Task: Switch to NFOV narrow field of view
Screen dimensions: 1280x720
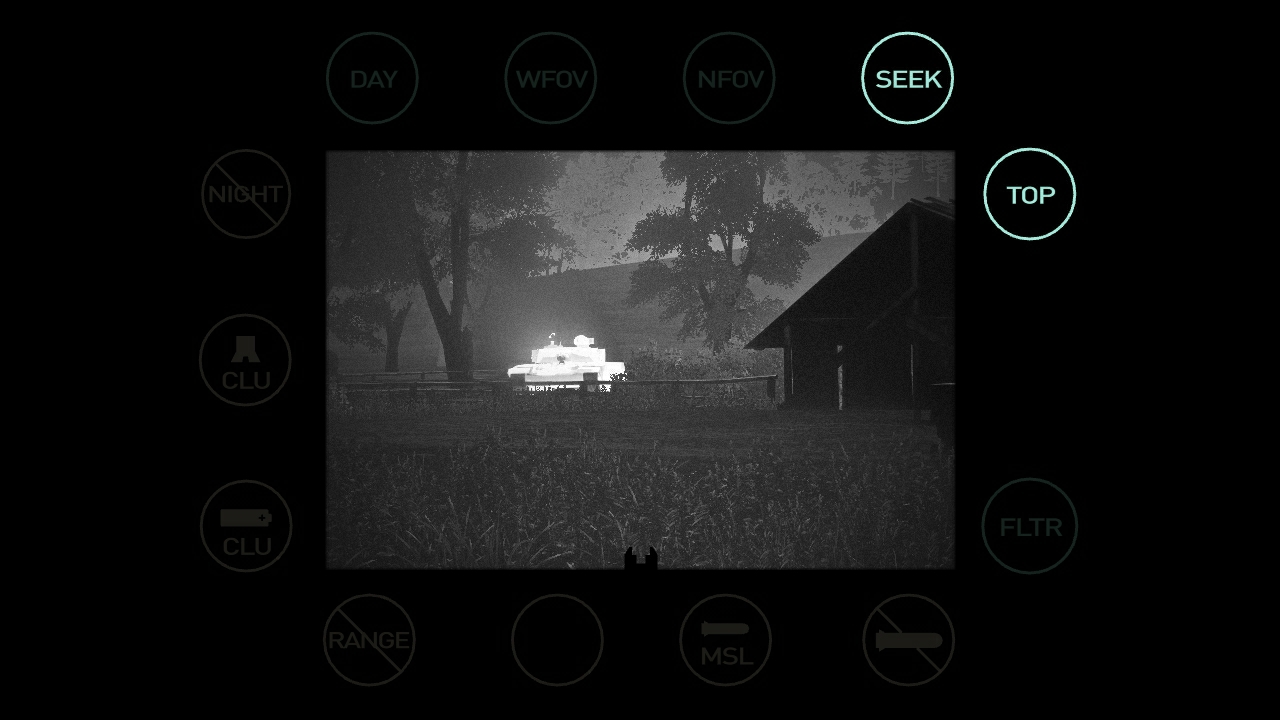Action: 729,78
